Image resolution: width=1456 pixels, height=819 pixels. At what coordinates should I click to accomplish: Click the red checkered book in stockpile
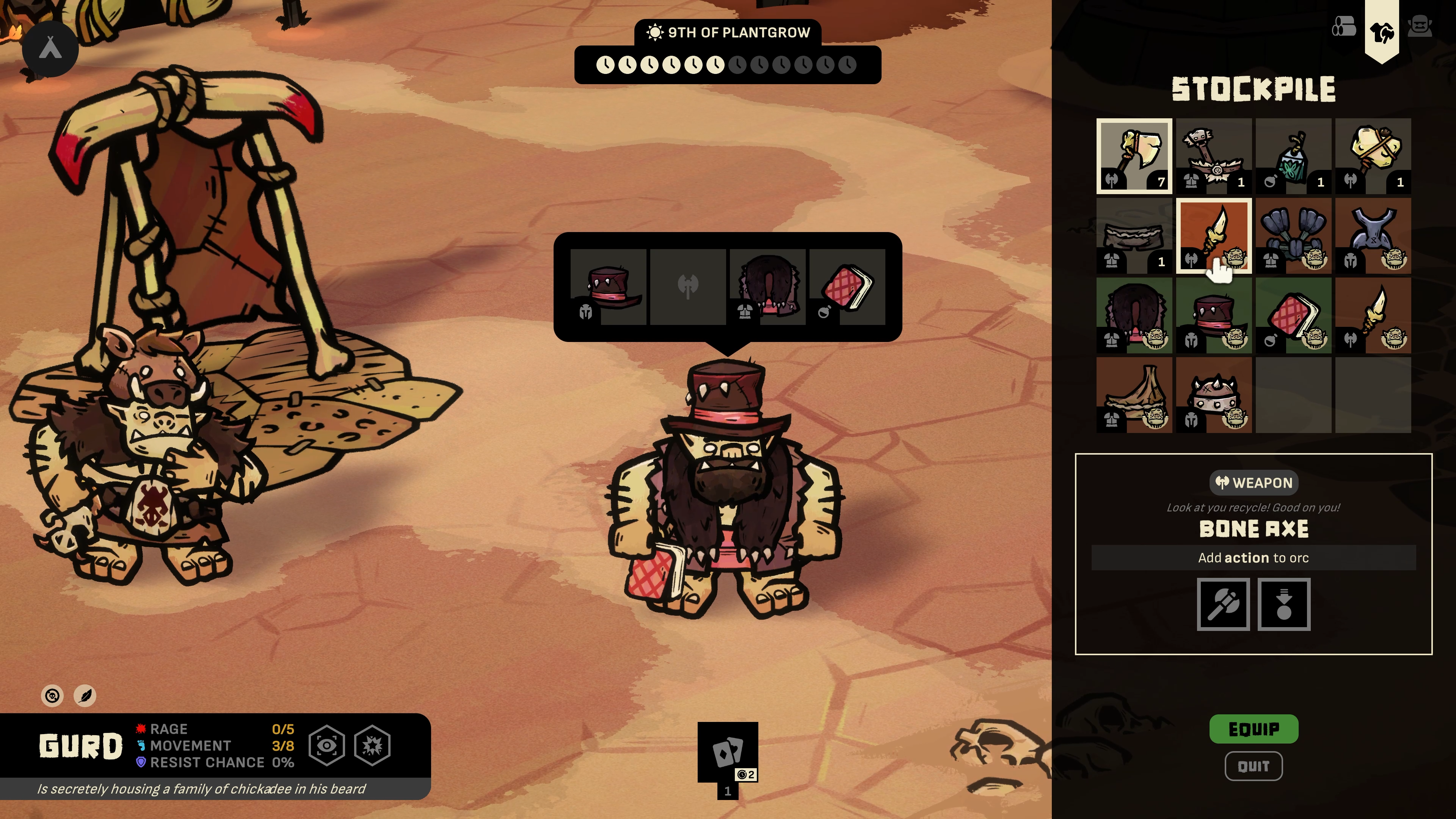[x=1293, y=315]
